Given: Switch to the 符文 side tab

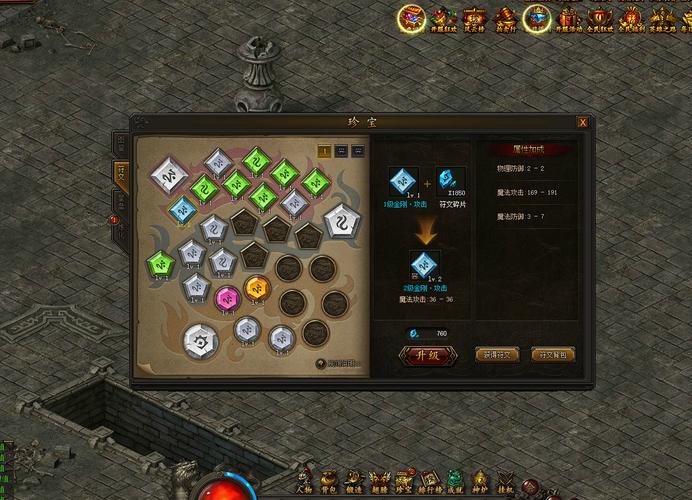Looking at the screenshot, I should coord(121,173).
